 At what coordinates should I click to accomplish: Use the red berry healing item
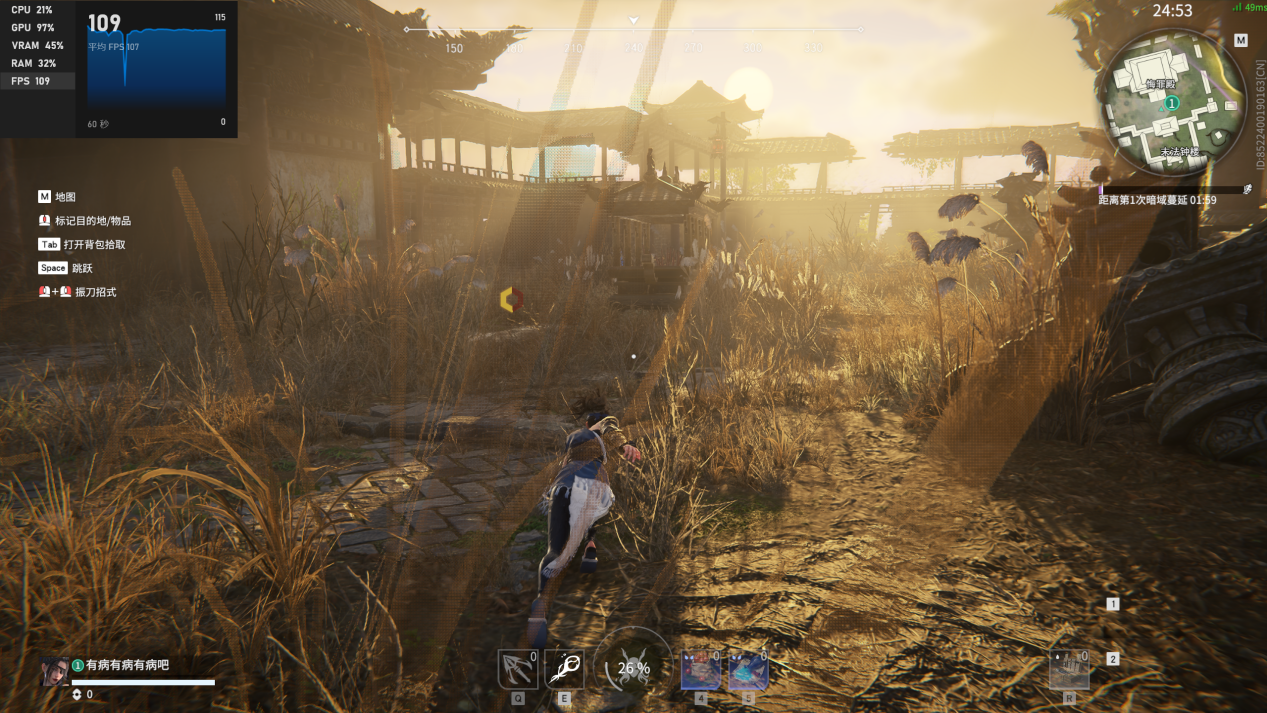click(700, 670)
